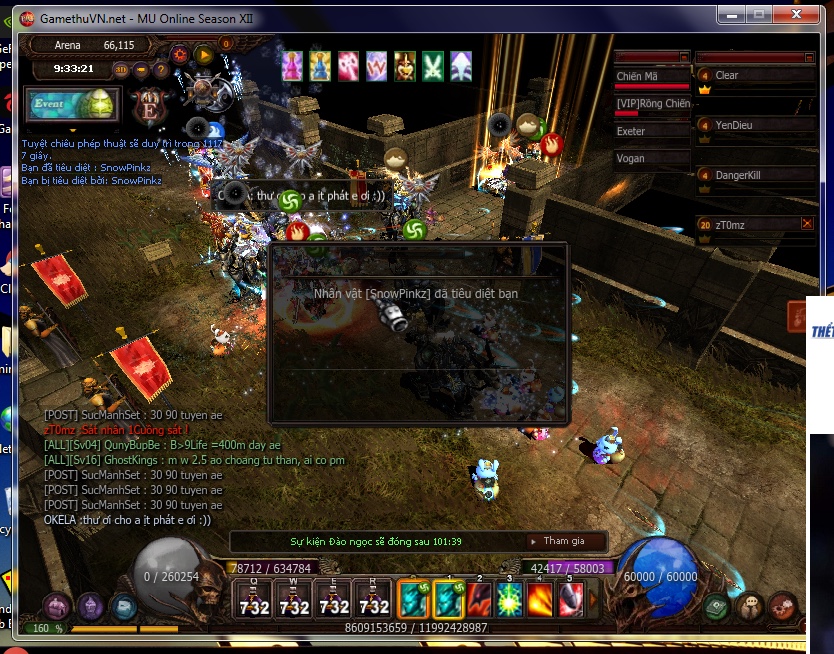Choose Exeter in the list
834x654 pixels.
[x=652, y=131]
